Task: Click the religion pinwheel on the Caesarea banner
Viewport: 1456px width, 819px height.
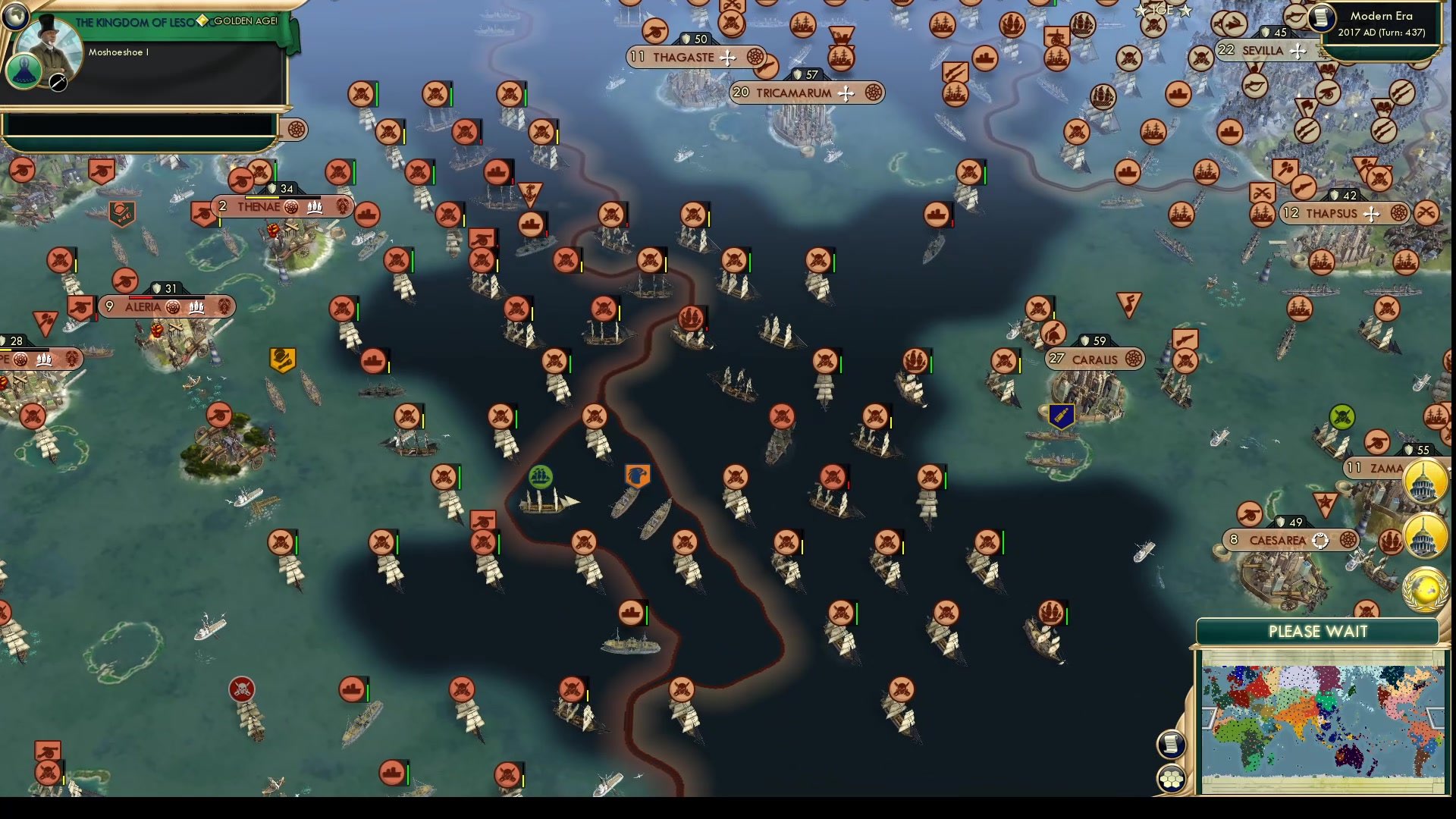Action: point(1348,541)
